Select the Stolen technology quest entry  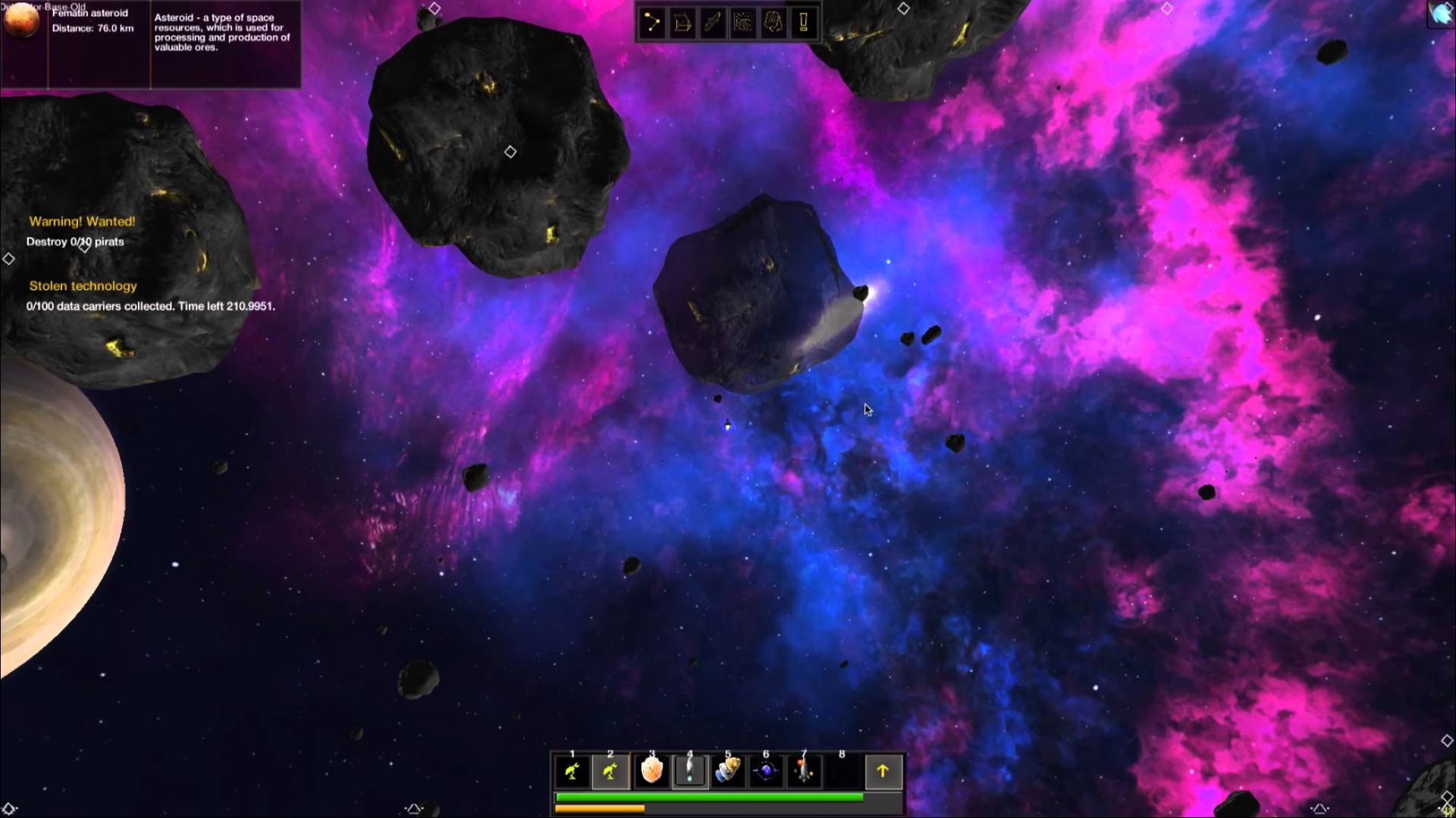[83, 286]
